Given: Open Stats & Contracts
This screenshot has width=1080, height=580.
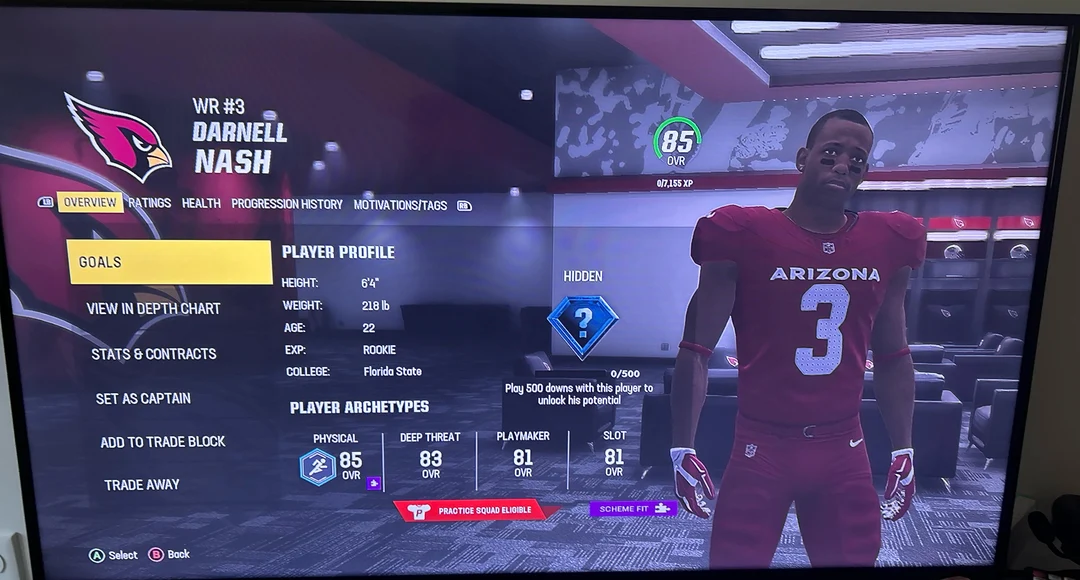Looking at the screenshot, I should (154, 354).
